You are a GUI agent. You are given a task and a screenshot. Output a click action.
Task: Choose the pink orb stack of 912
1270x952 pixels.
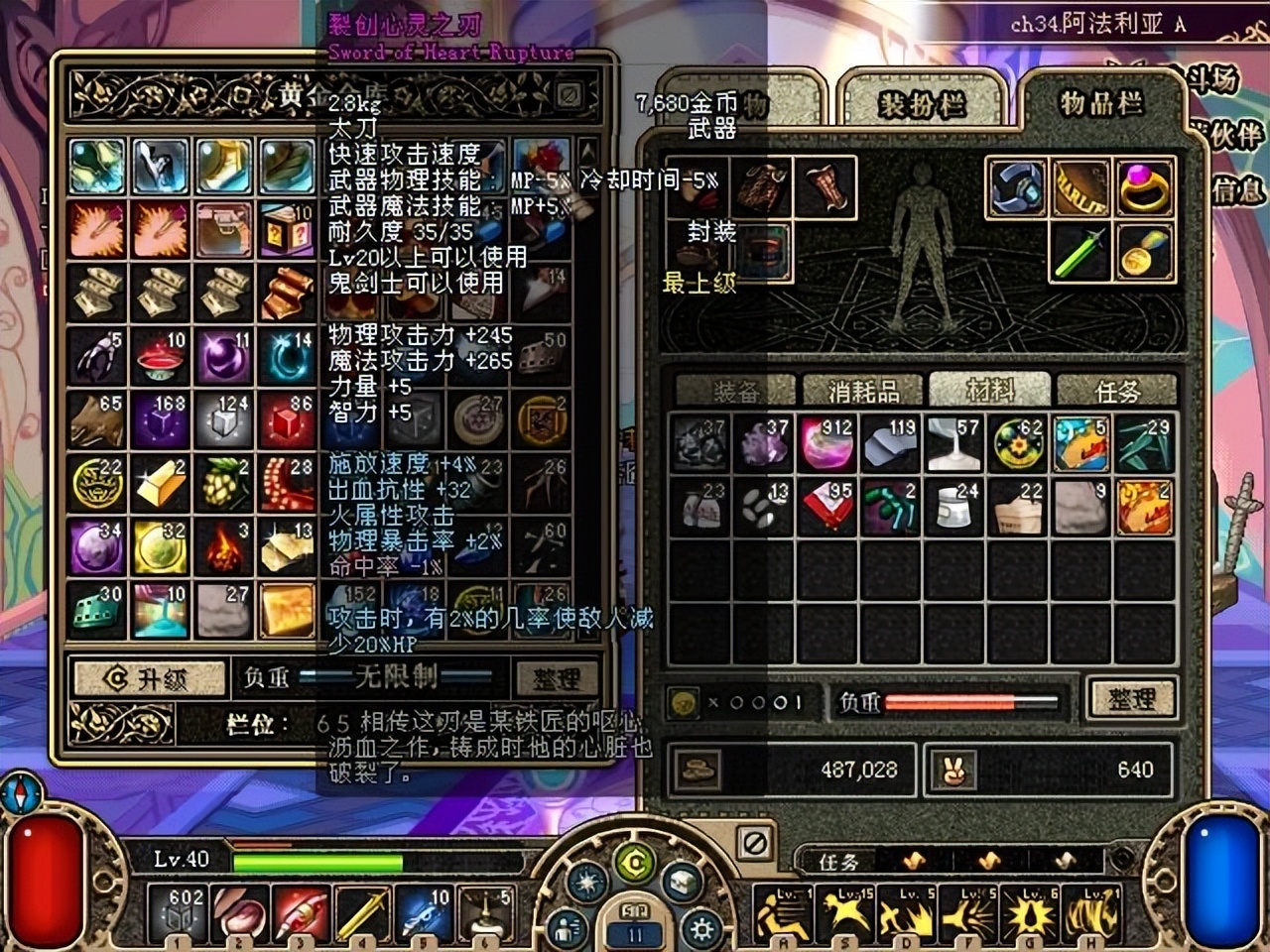tap(826, 443)
